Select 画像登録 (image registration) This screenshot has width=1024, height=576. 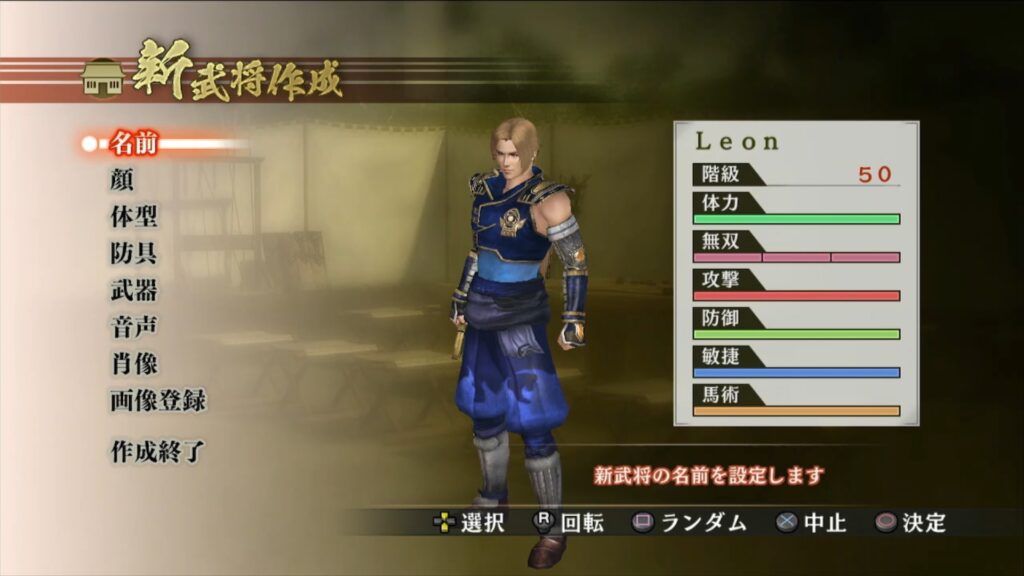(x=158, y=401)
